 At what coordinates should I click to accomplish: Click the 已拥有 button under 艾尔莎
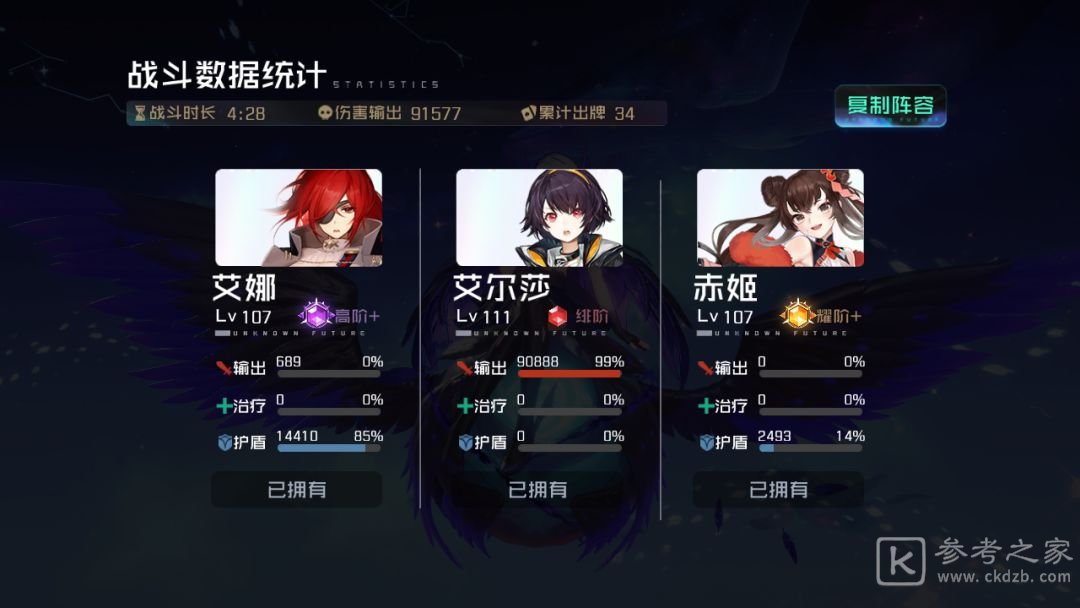538,489
